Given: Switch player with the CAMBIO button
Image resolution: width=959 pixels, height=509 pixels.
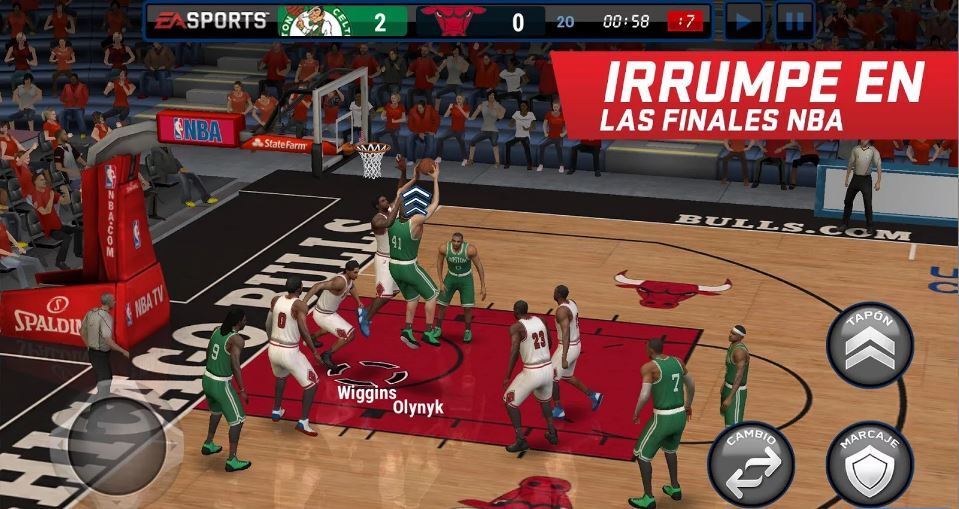Looking at the screenshot, I should pos(750,463).
